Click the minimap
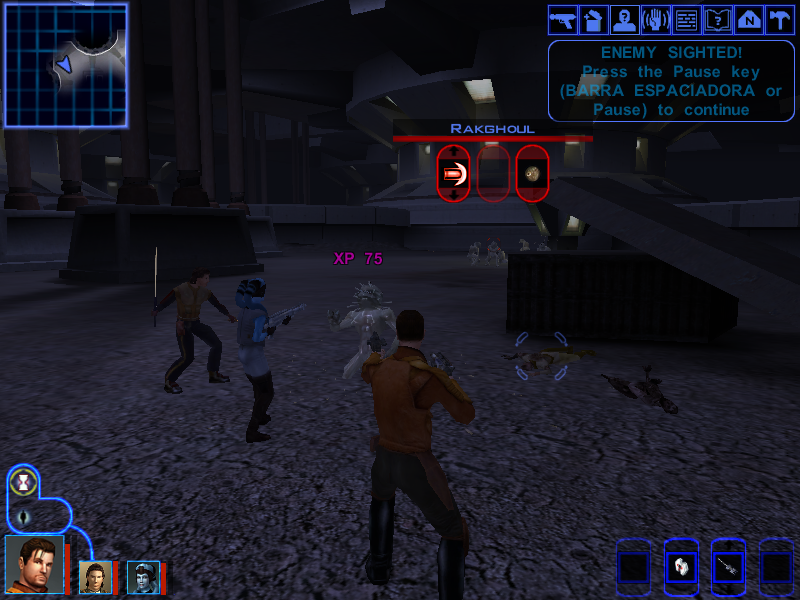This screenshot has width=800, height=600. (66, 65)
